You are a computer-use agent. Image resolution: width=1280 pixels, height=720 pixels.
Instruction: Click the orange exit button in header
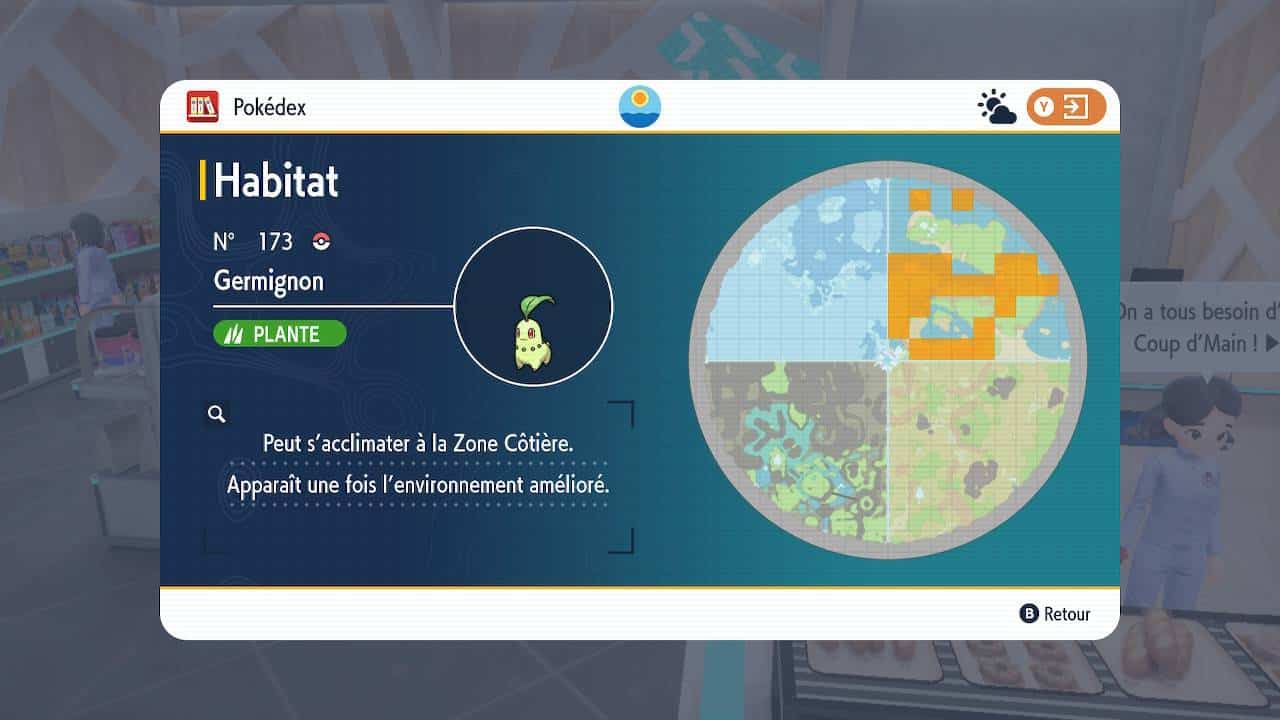(1065, 107)
